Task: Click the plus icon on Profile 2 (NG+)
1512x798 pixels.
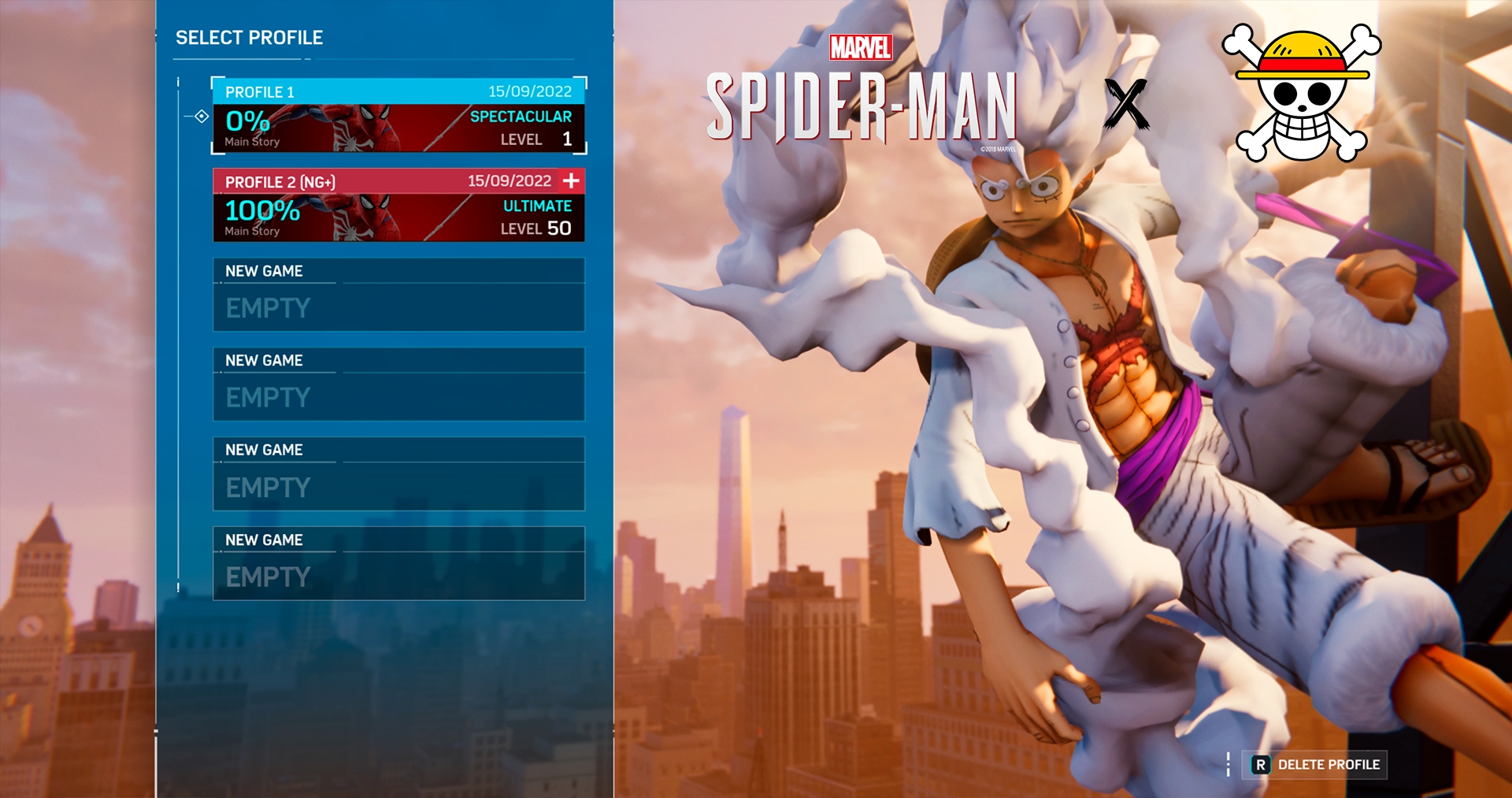Action: click(x=570, y=180)
